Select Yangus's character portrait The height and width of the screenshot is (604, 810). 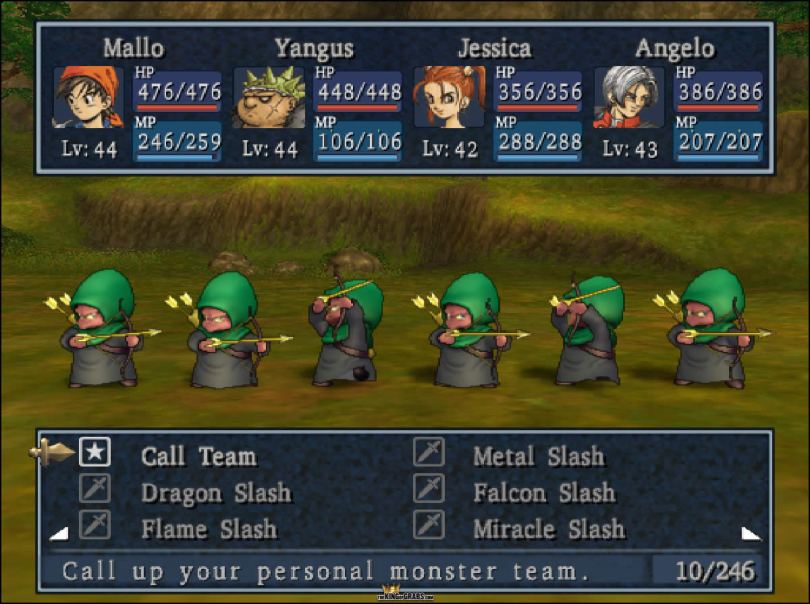[269, 97]
